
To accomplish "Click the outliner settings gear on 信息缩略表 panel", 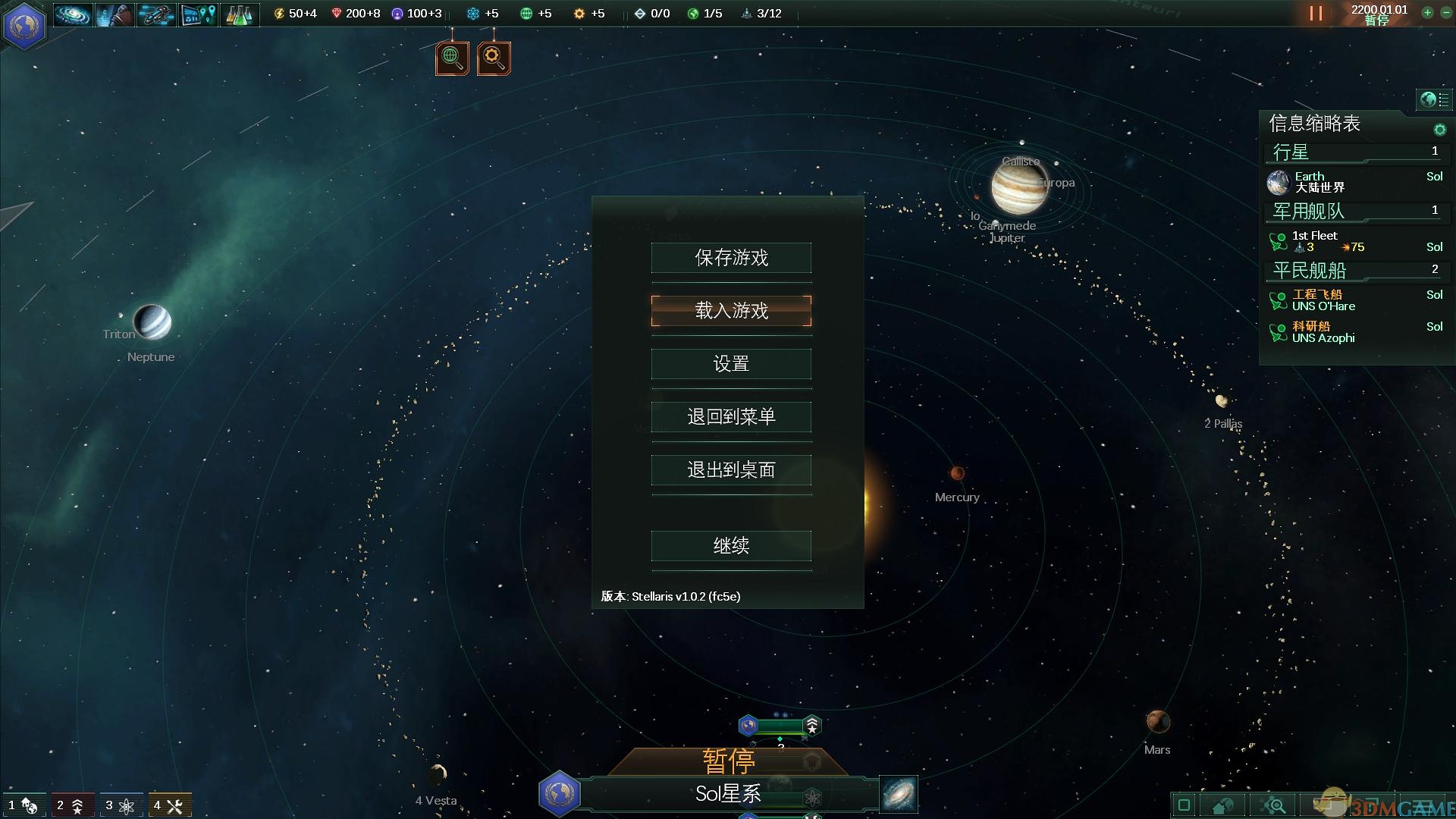I will tap(1439, 129).
